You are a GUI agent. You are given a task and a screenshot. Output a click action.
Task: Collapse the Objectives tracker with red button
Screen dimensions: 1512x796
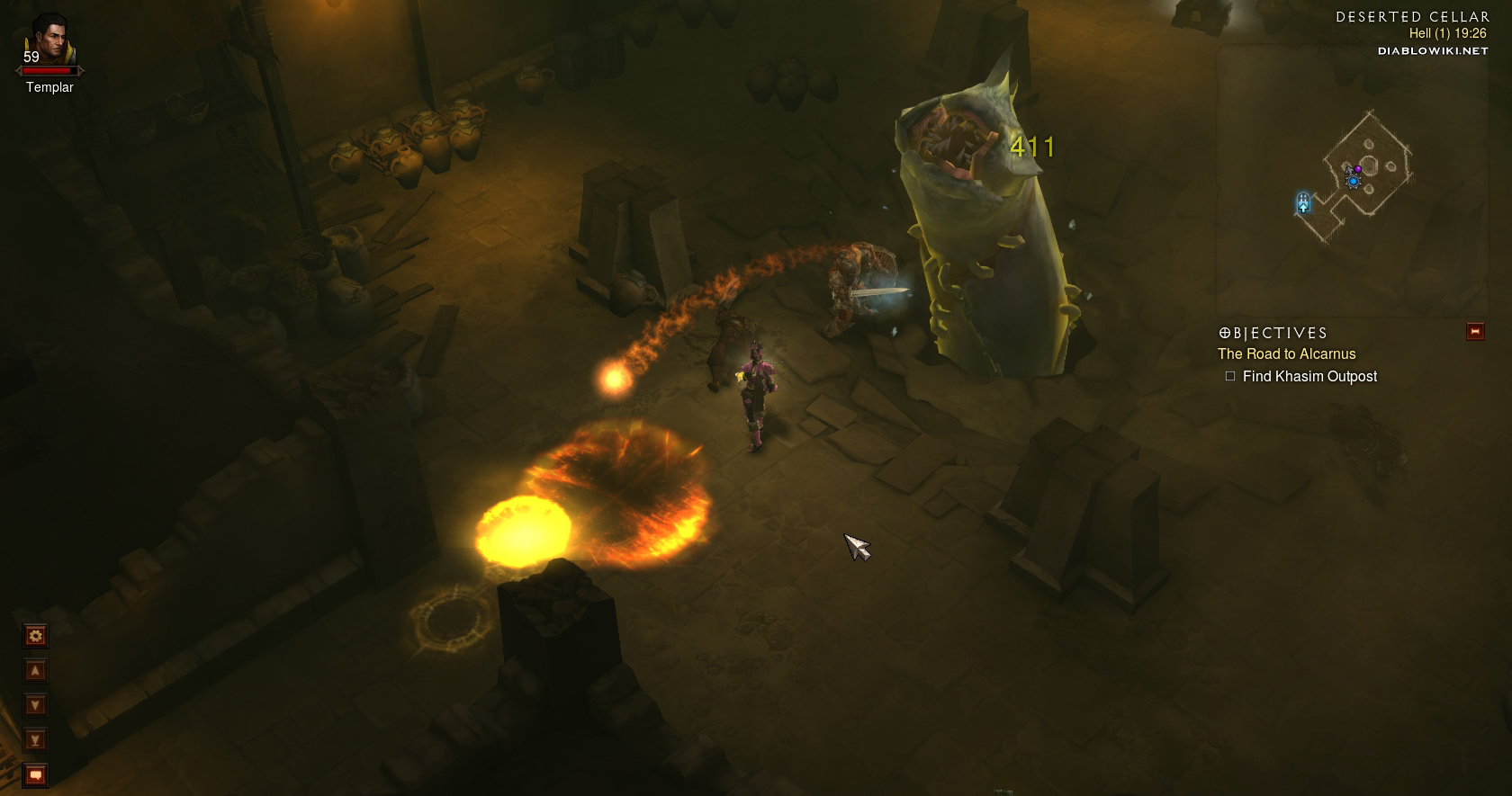pos(1475,332)
